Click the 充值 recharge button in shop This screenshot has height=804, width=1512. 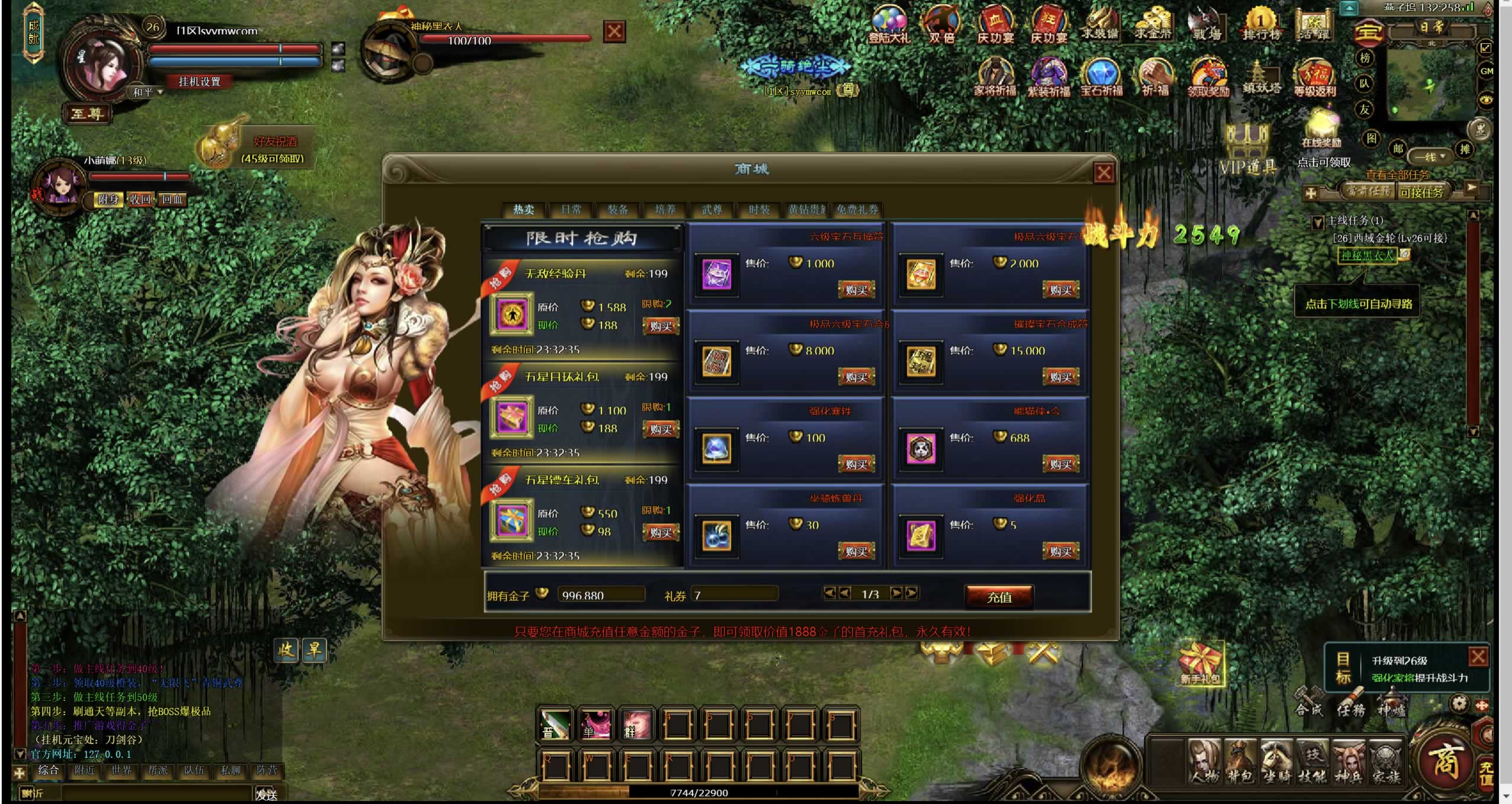999,597
